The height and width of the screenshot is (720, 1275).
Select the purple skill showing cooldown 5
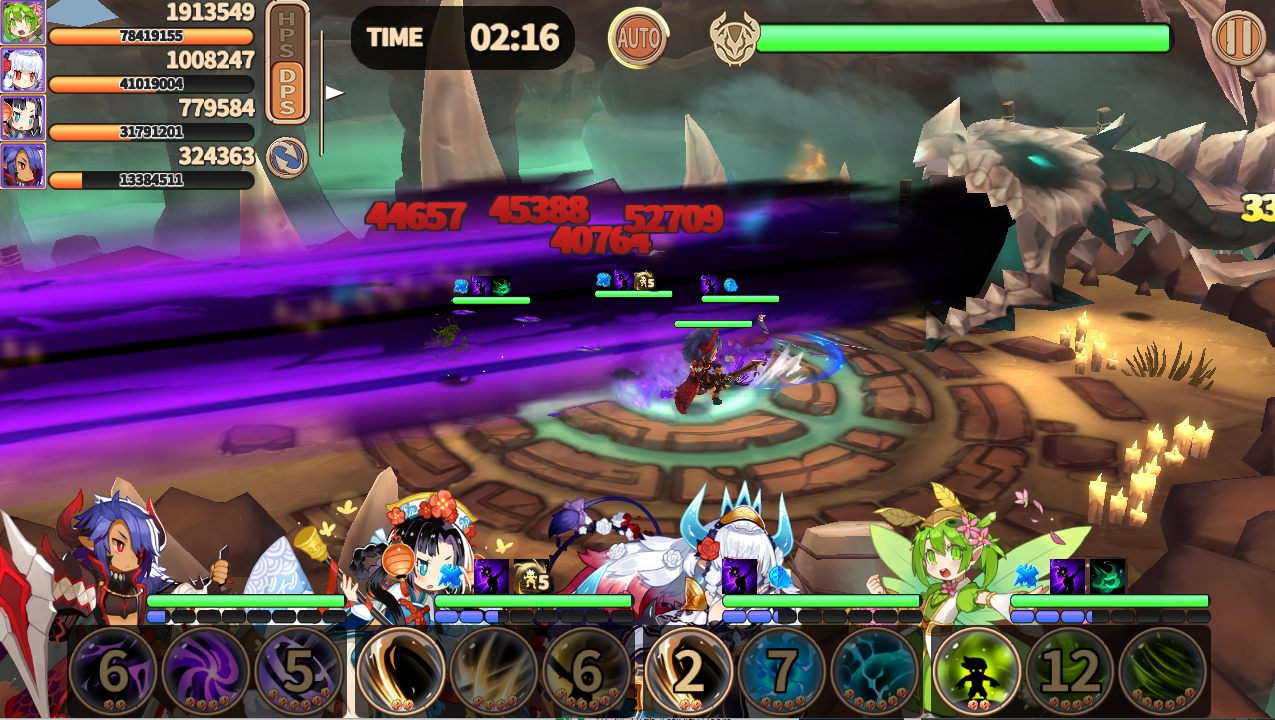299,670
